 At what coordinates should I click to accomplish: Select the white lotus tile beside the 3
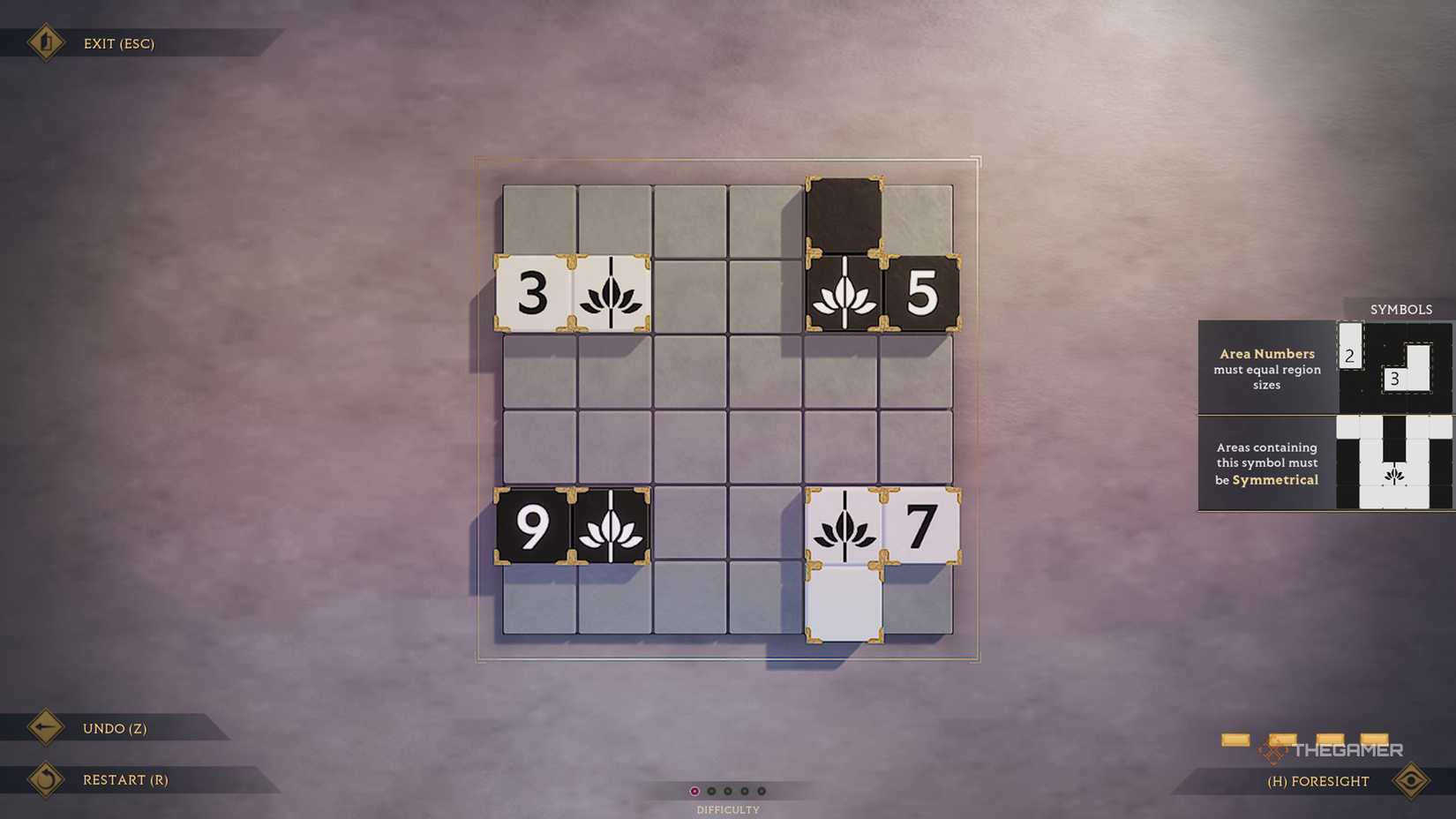611,294
